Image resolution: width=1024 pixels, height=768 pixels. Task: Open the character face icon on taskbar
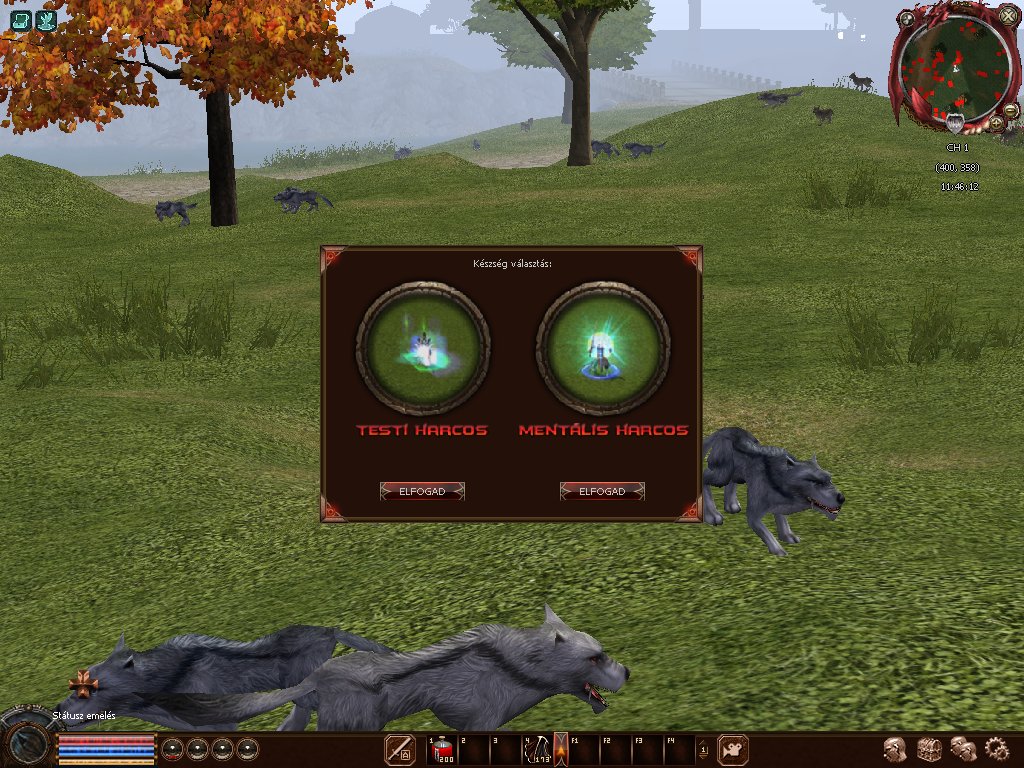pos(896,748)
